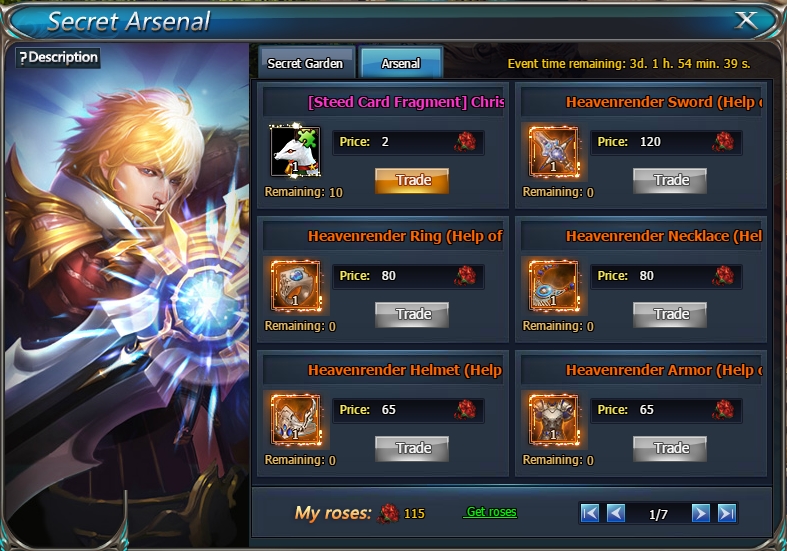Inspect the Heavenrender Ring item icon
This screenshot has width=787, height=551.
296,285
